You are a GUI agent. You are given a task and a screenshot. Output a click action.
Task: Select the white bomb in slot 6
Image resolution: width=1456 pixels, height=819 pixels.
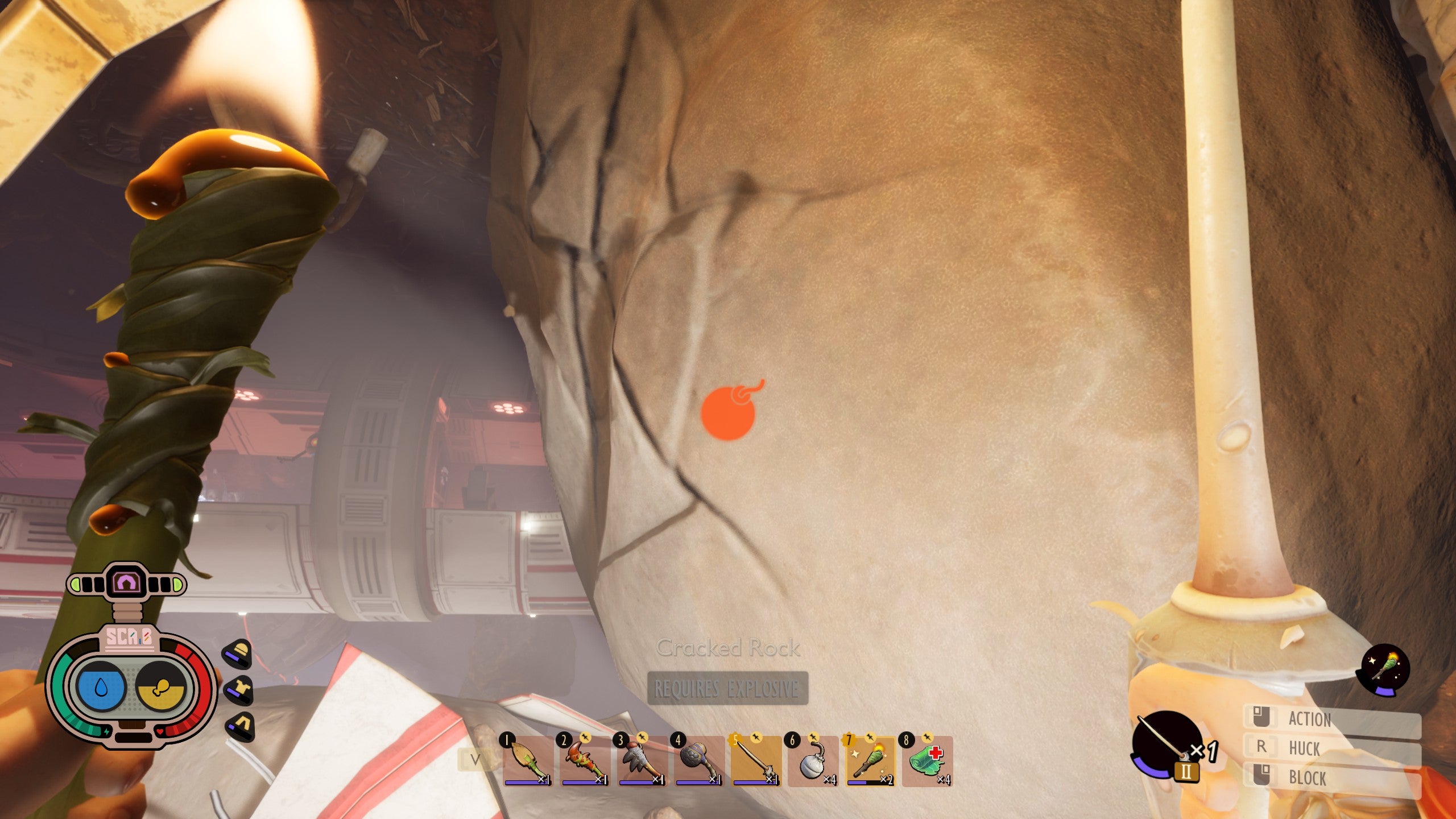pos(813,761)
